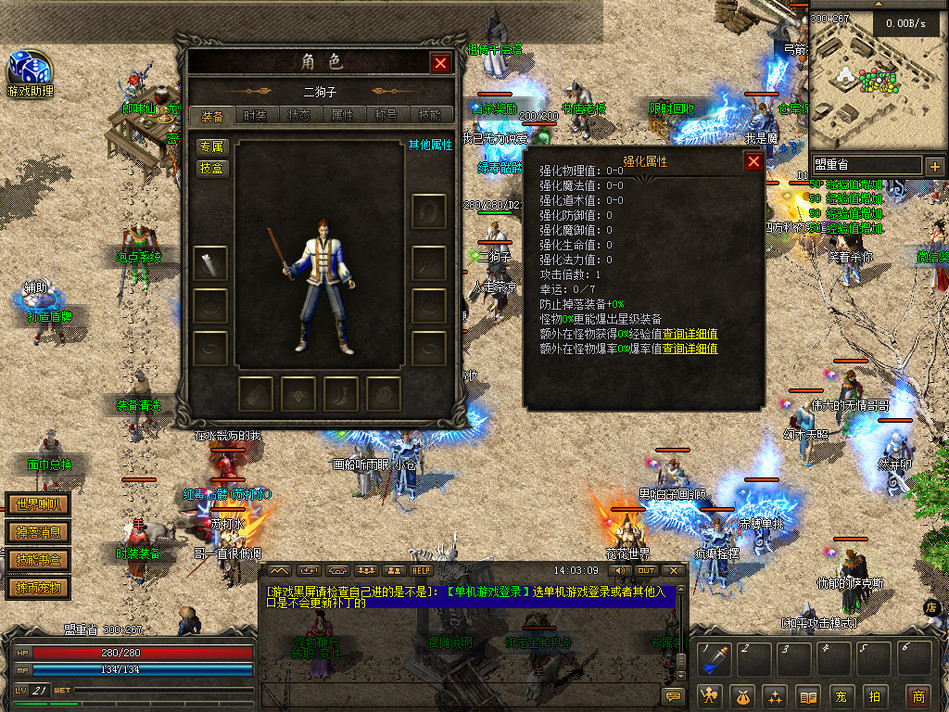Show the 掉落消息 panel
Screen dimensions: 949x712
coord(38,532)
